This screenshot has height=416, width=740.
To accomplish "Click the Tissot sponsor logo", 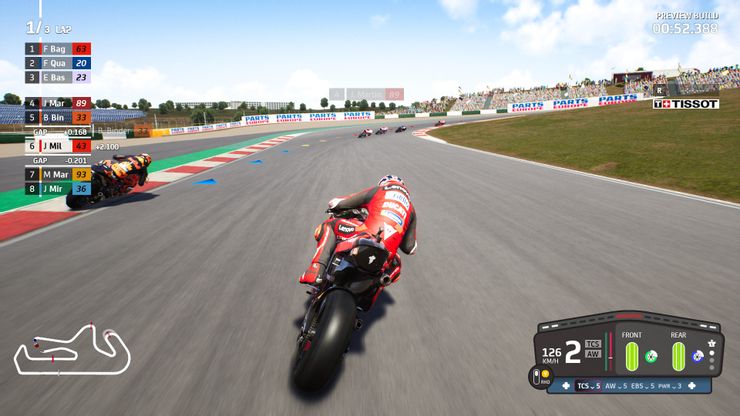I will point(686,104).
